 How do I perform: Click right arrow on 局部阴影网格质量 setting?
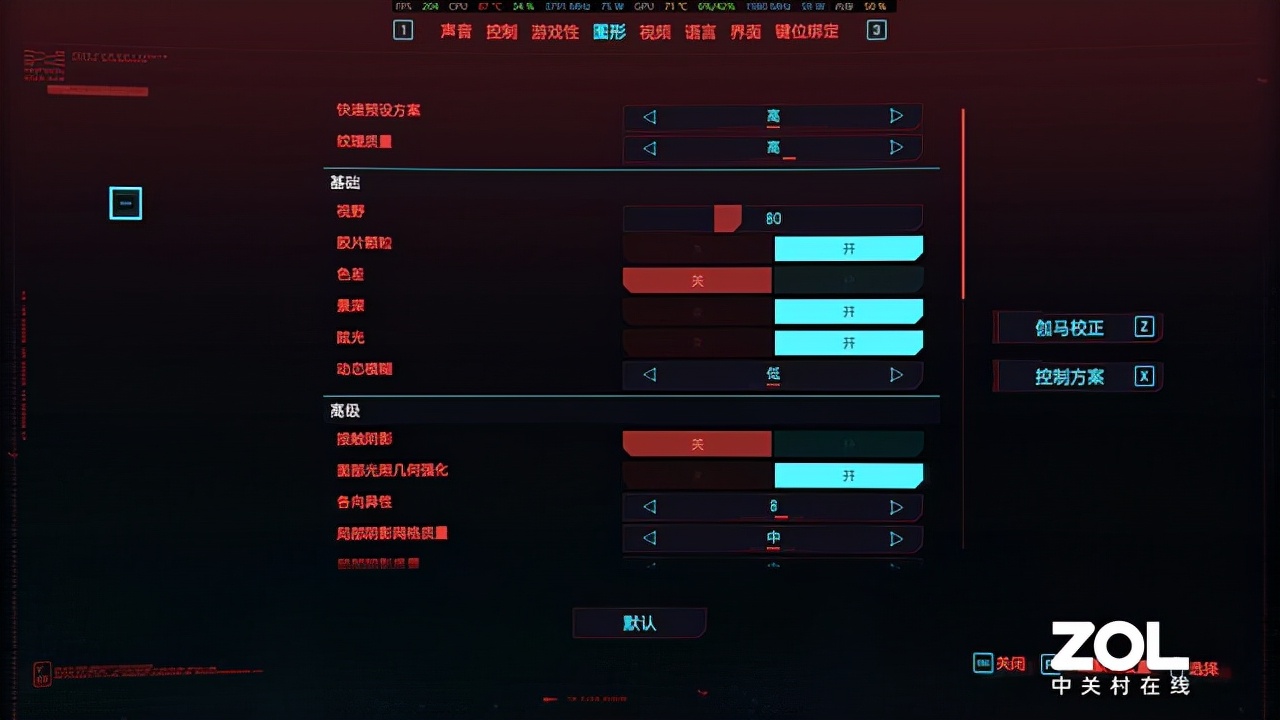(x=897, y=539)
